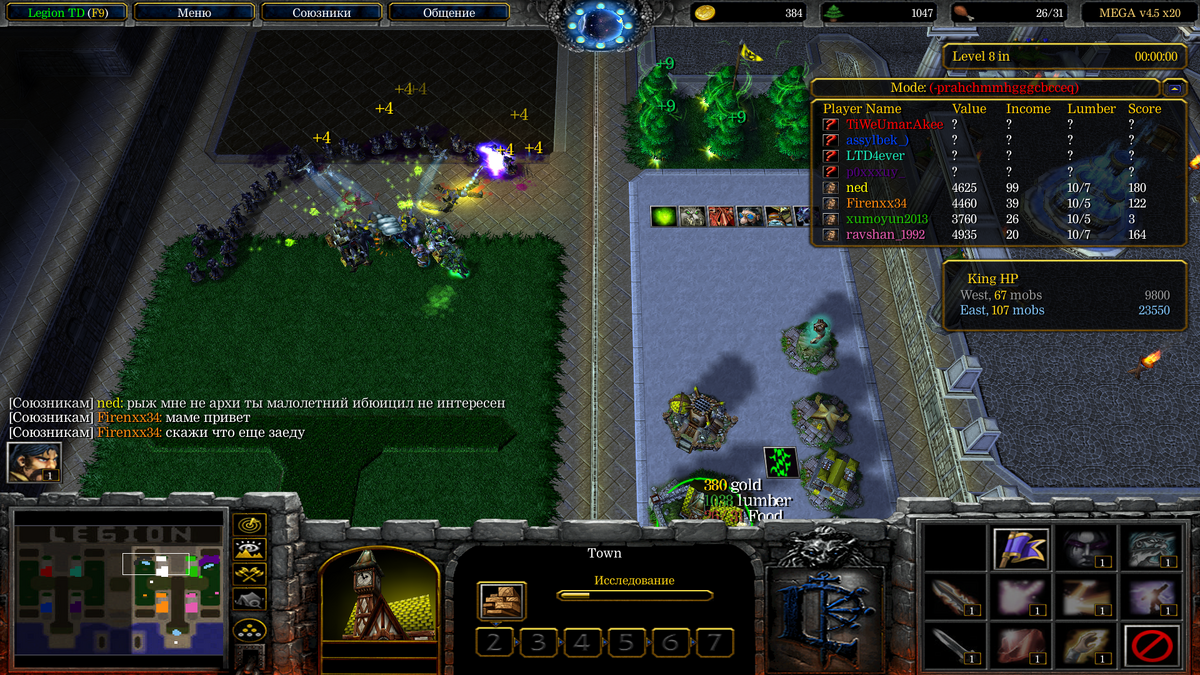Activate the minimap signal ping button
1200x675 pixels.
pos(249,523)
